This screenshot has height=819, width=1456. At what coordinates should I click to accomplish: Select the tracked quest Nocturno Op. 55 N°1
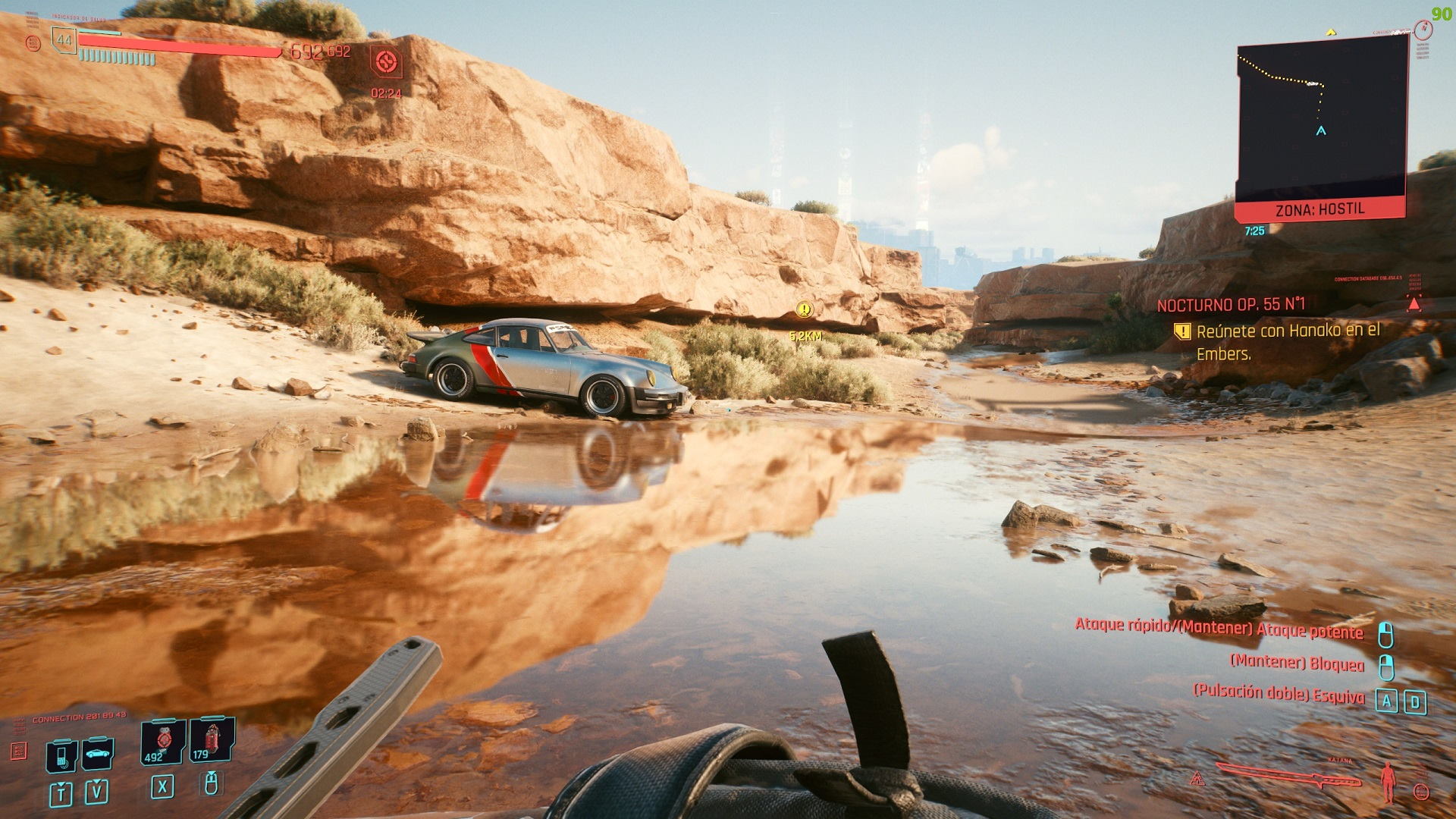pos(1231,305)
